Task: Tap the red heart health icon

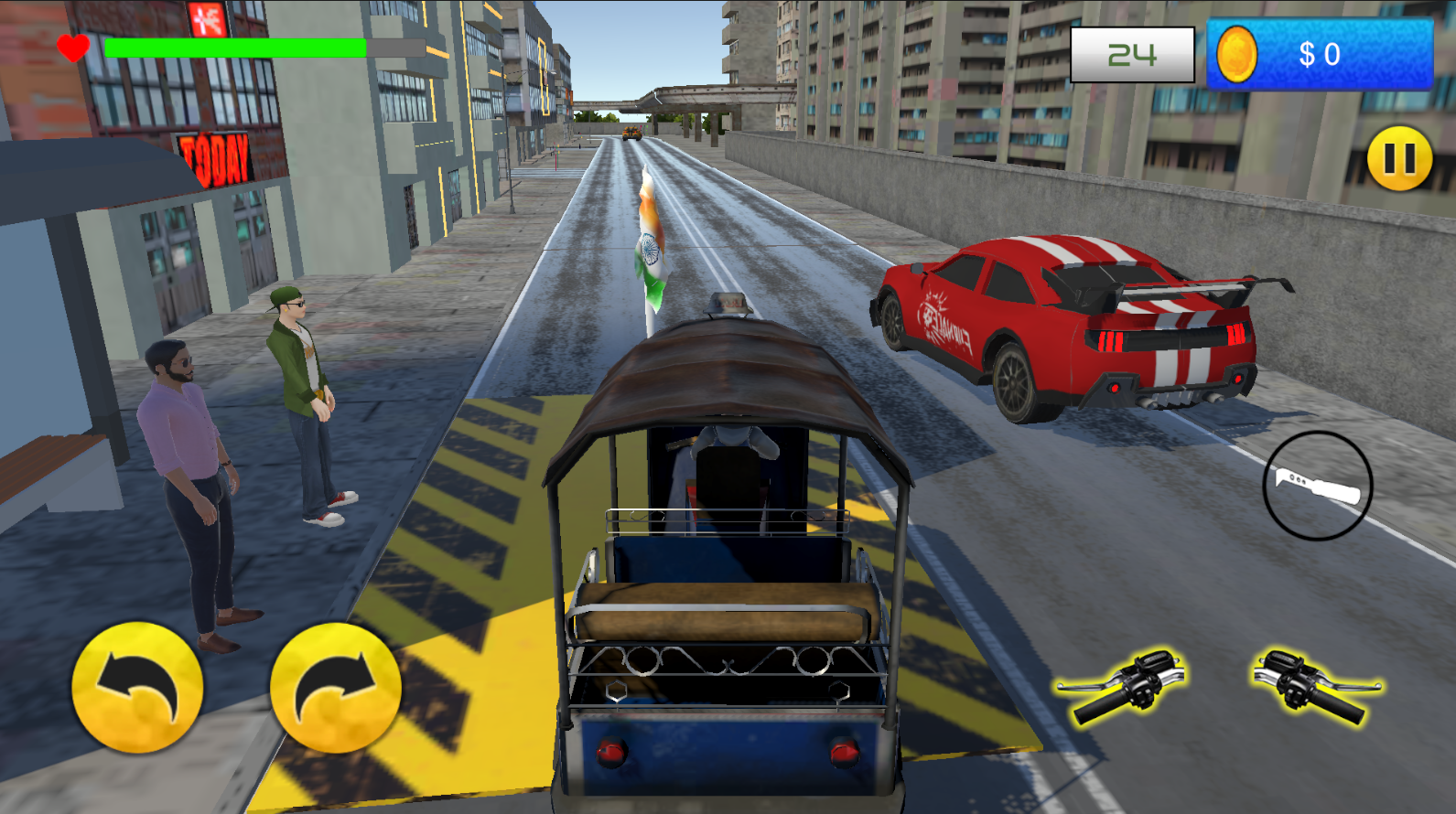Action: pos(71,46)
